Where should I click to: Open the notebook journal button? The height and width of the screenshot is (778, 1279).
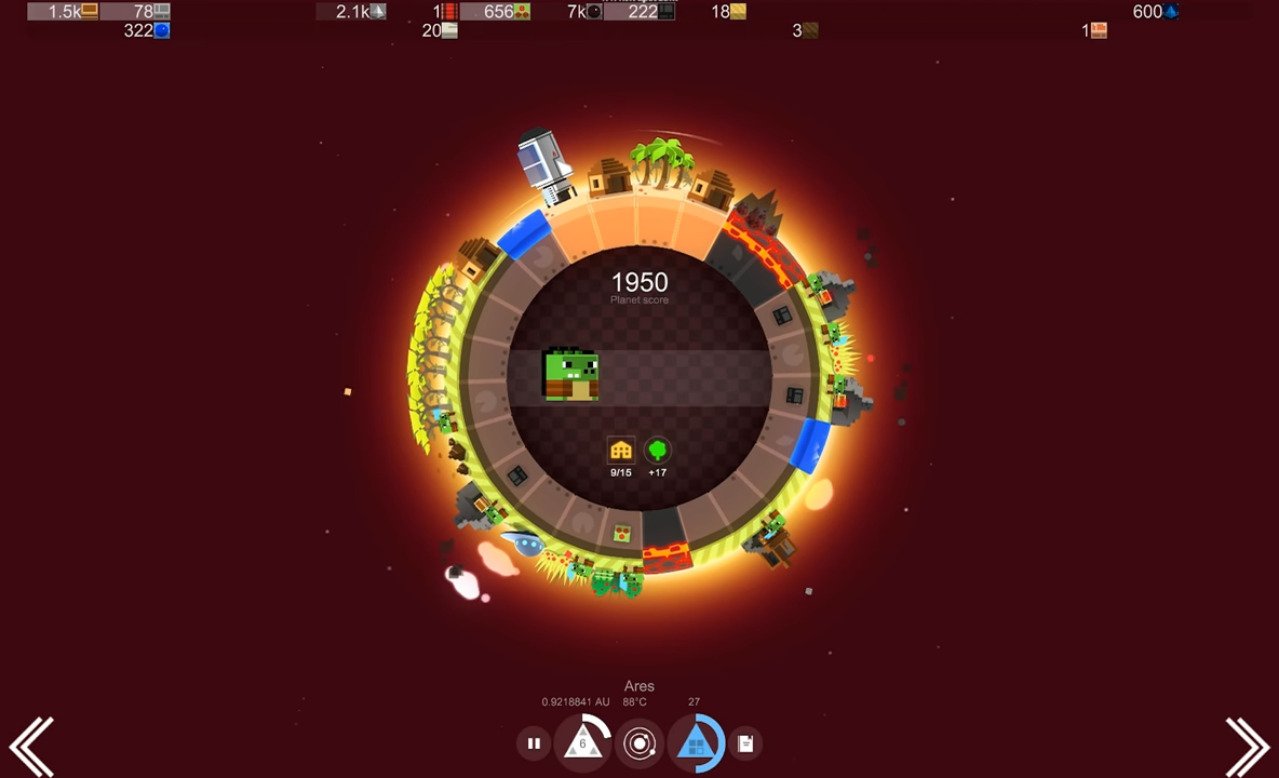745,743
